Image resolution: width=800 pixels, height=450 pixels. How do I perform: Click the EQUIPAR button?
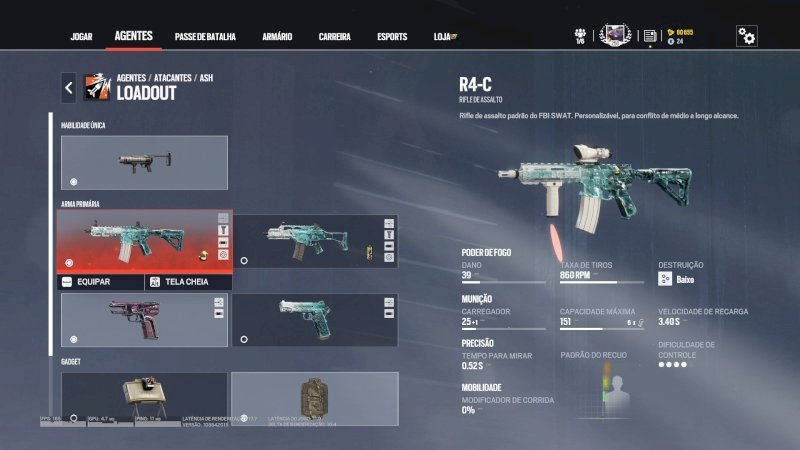click(x=101, y=282)
